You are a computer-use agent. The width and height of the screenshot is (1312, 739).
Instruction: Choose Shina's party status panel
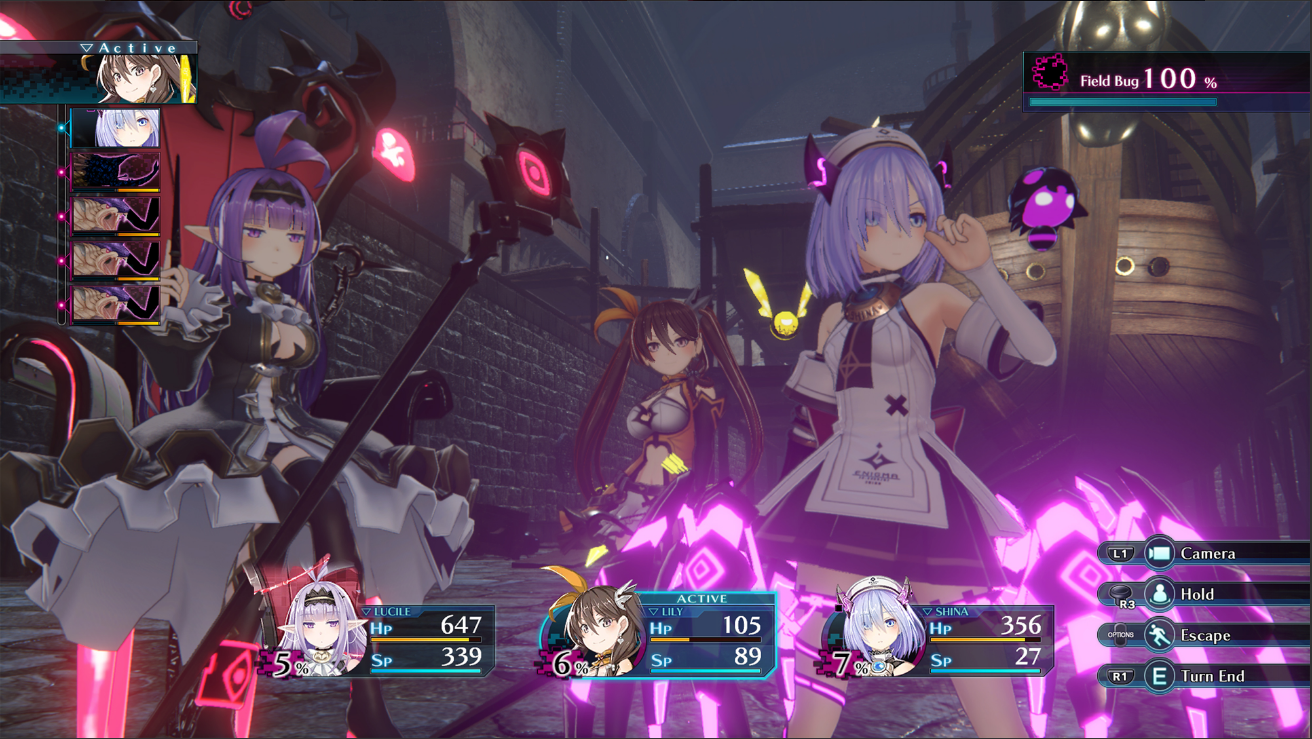[940, 638]
